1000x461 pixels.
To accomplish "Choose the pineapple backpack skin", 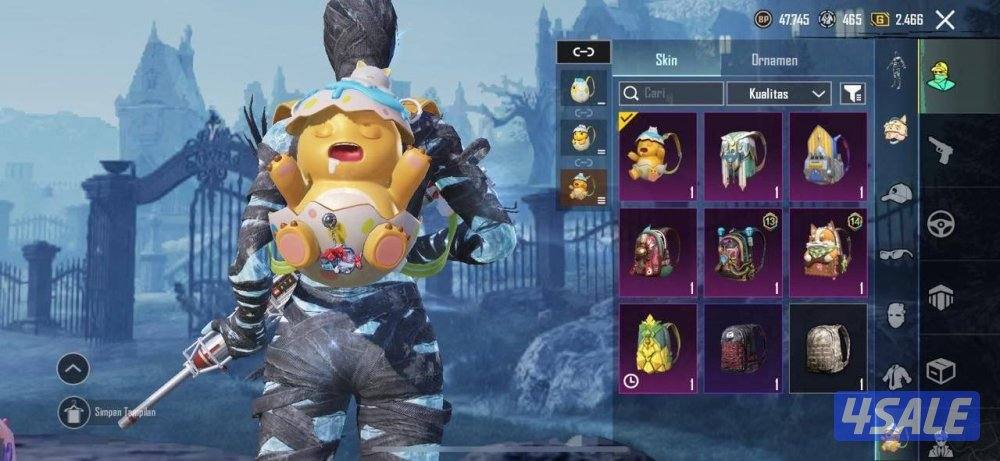I will (x=658, y=346).
